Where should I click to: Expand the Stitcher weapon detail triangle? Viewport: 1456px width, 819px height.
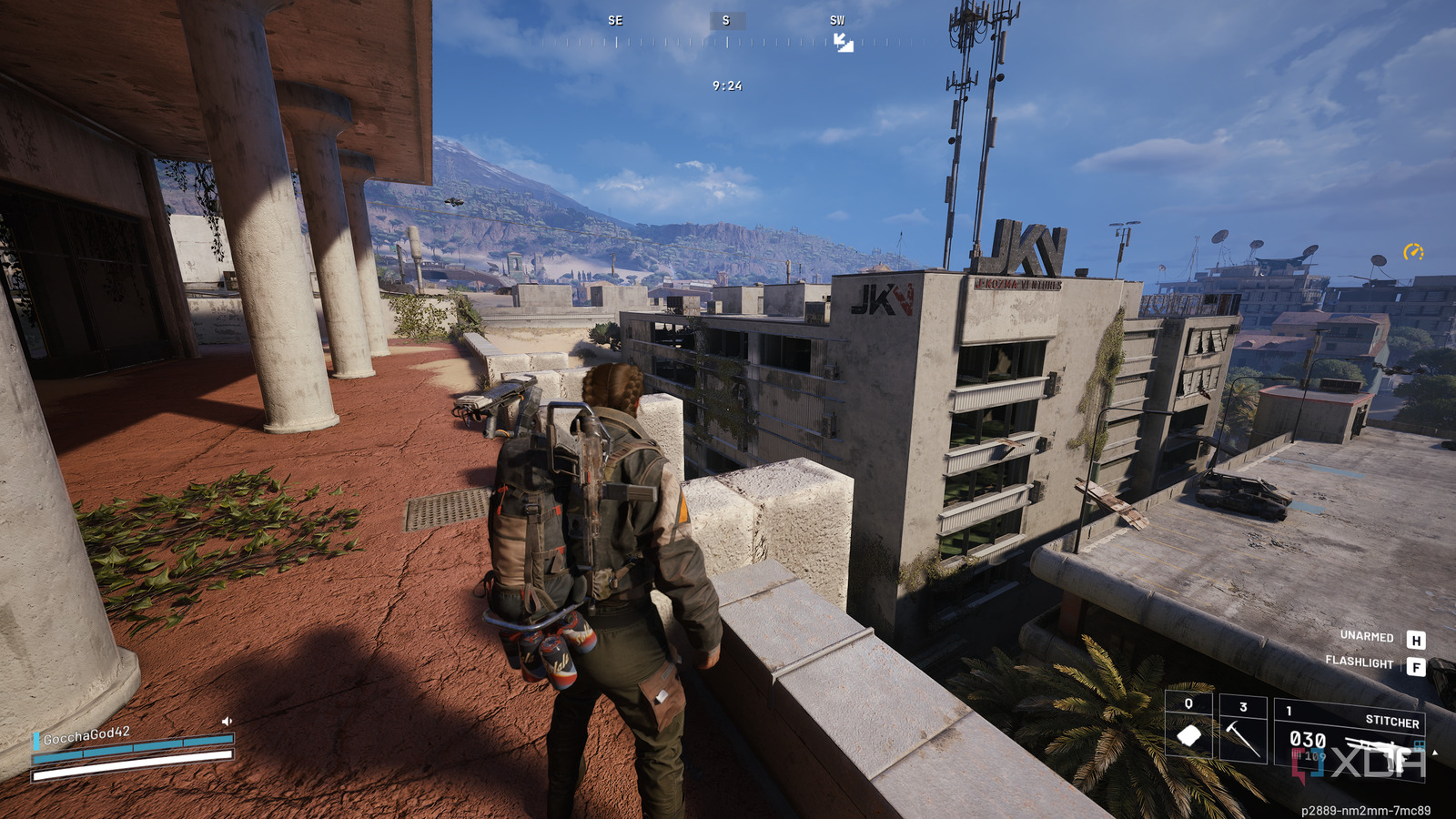tap(1435, 752)
